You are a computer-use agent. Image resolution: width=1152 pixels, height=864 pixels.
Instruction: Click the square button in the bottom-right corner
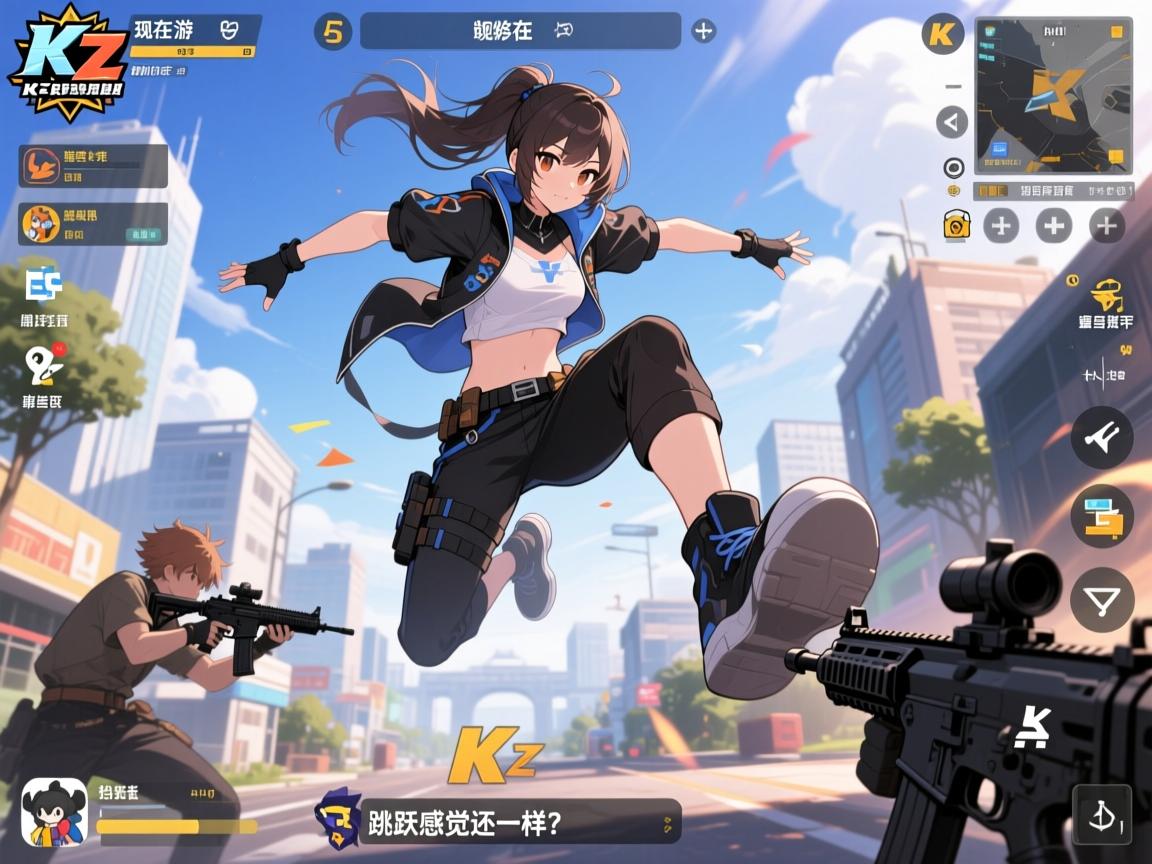coord(1102,814)
